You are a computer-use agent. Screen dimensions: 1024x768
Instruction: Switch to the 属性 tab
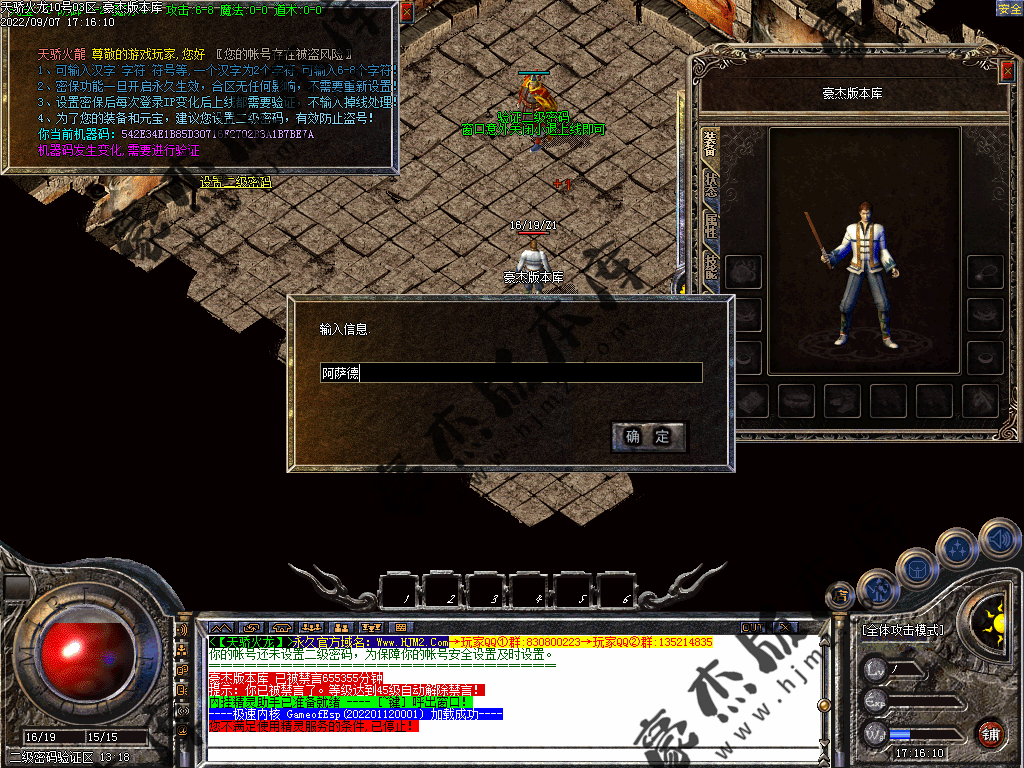[x=710, y=227]
